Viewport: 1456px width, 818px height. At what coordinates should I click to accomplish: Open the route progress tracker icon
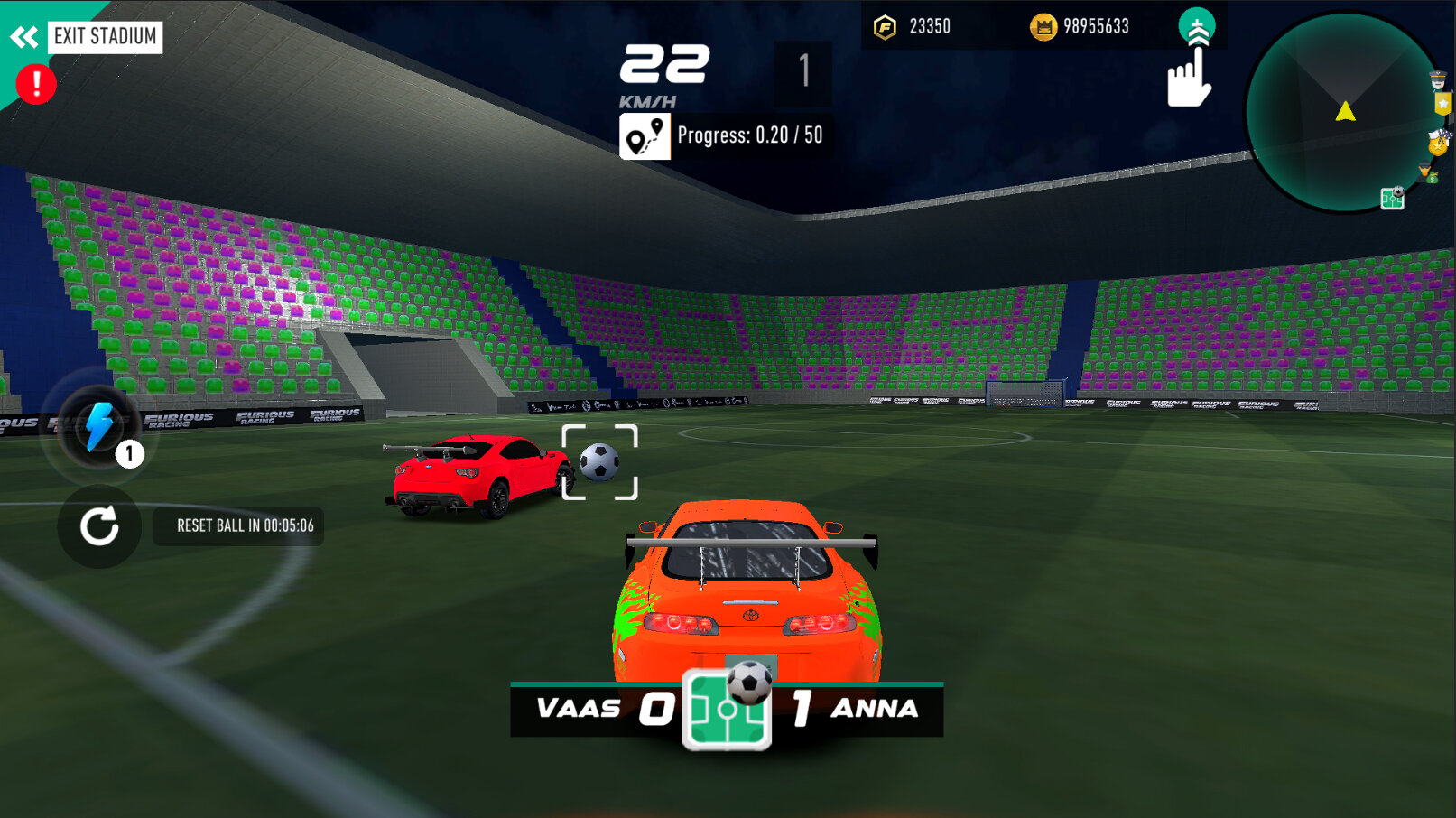pyautogui.click(x=645, y=136)
